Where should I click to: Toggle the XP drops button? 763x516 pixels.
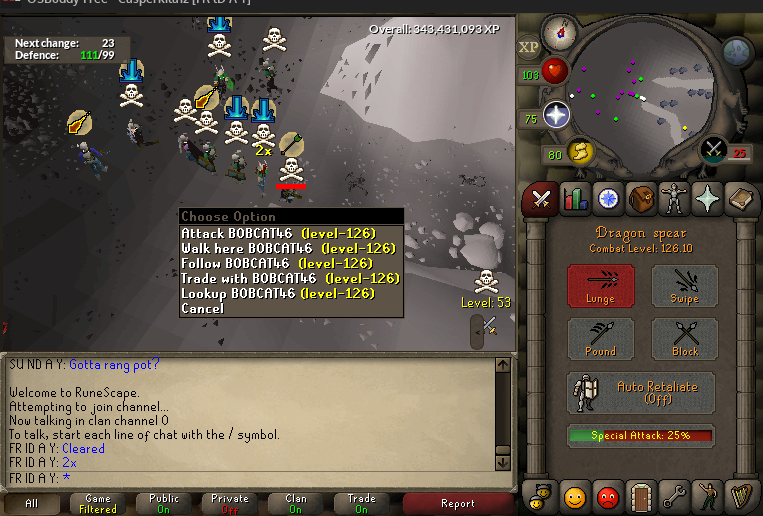coord(529,47)
